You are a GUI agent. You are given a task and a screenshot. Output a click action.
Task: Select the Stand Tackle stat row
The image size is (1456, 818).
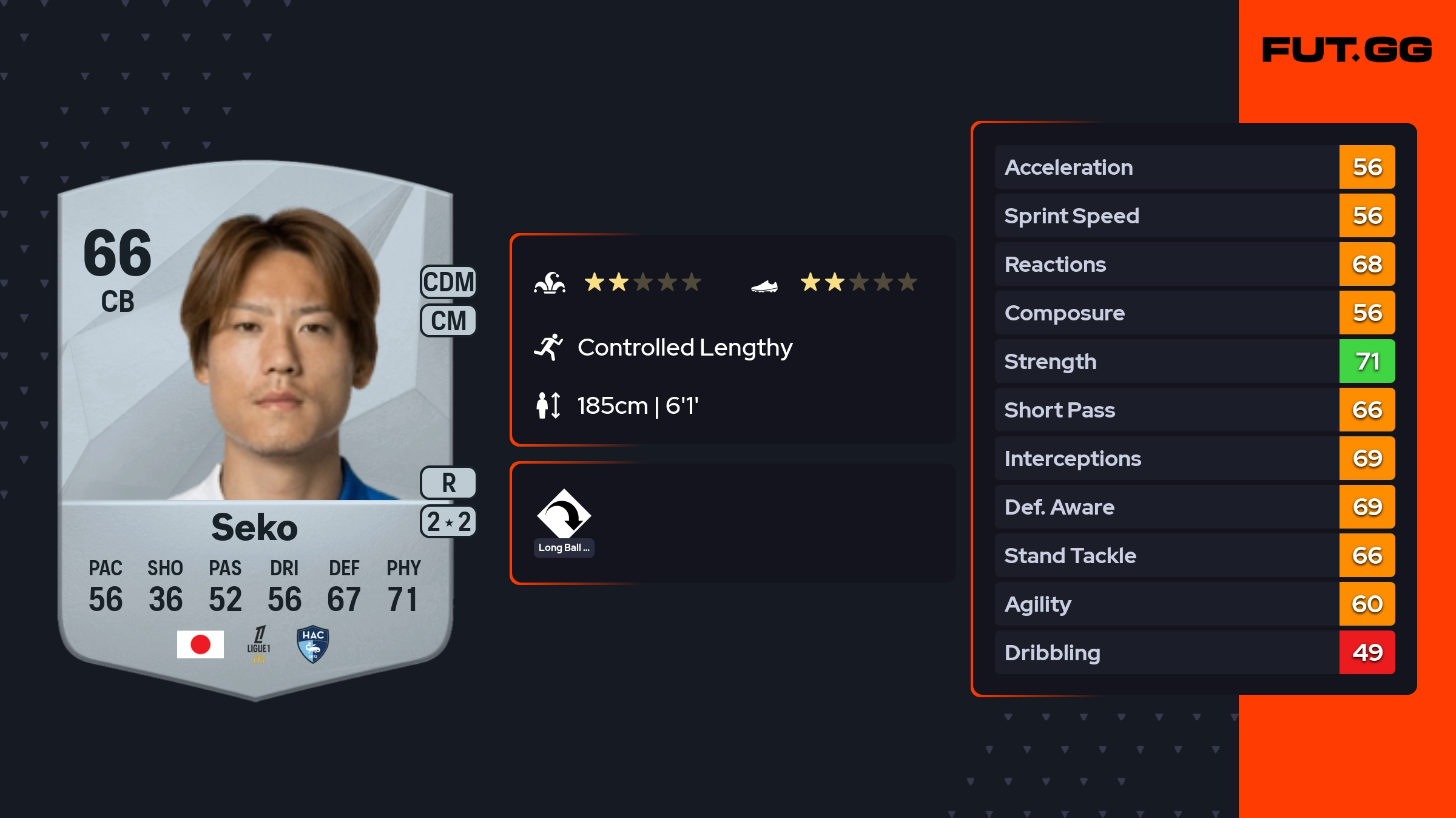click(x=1194, y=555)
